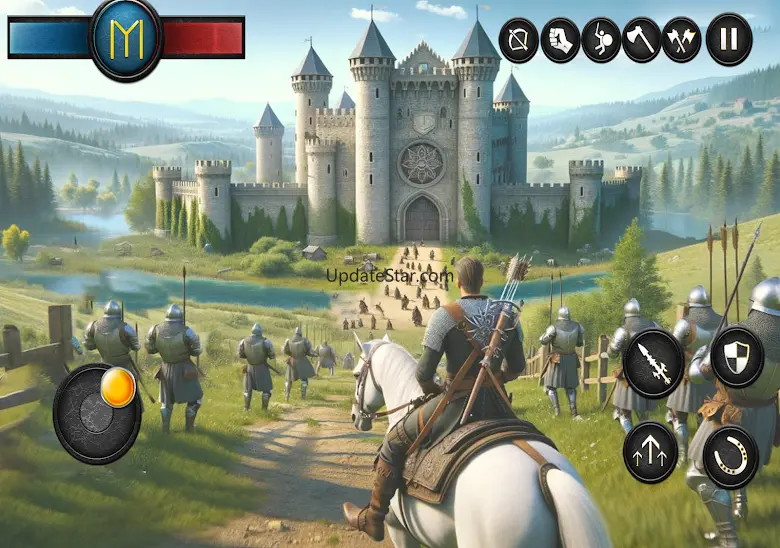Choose the fist melee icon
780x548 pixels.
(x=560, y=41)
